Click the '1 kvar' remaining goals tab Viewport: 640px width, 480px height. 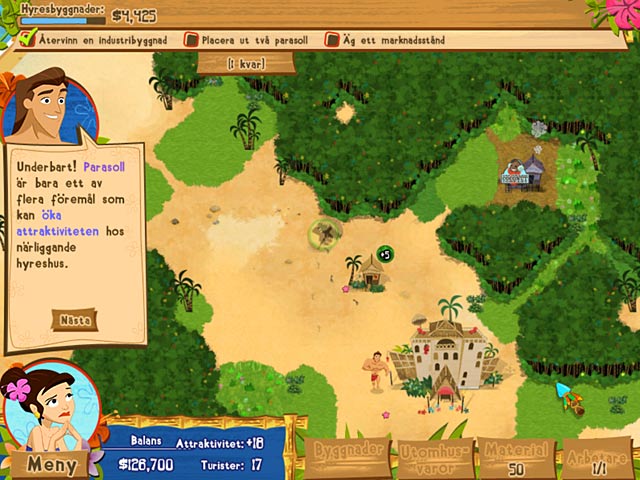246,63
